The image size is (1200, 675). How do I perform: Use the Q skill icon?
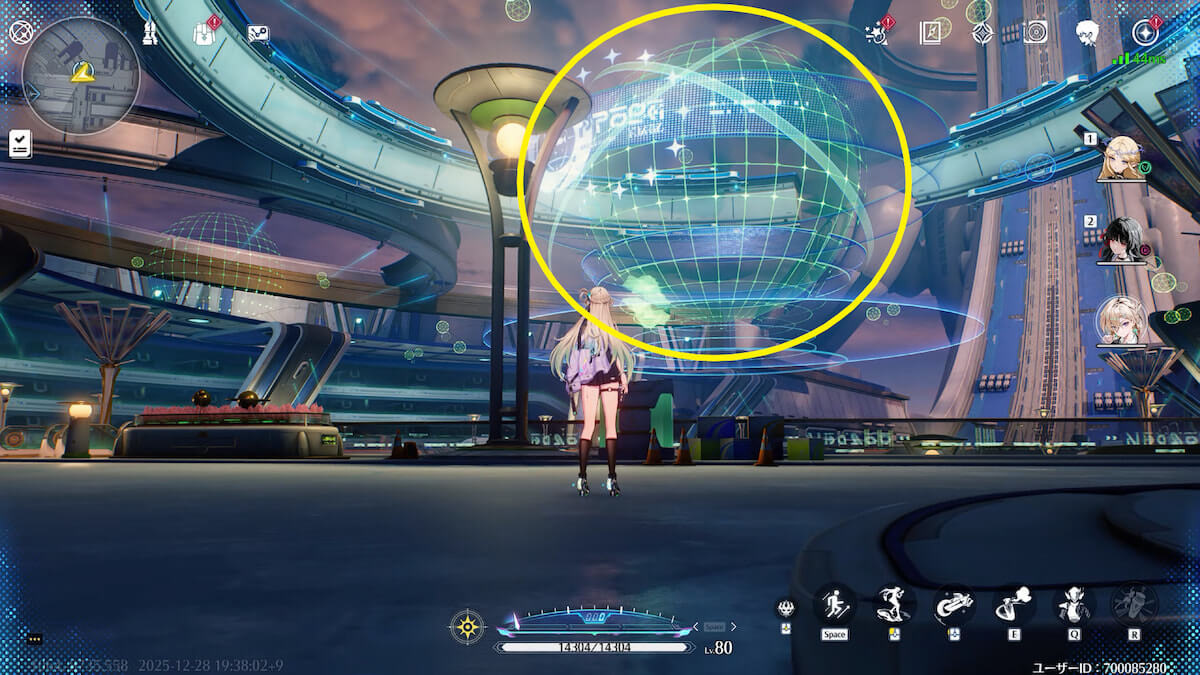[x=1074, y=604]
